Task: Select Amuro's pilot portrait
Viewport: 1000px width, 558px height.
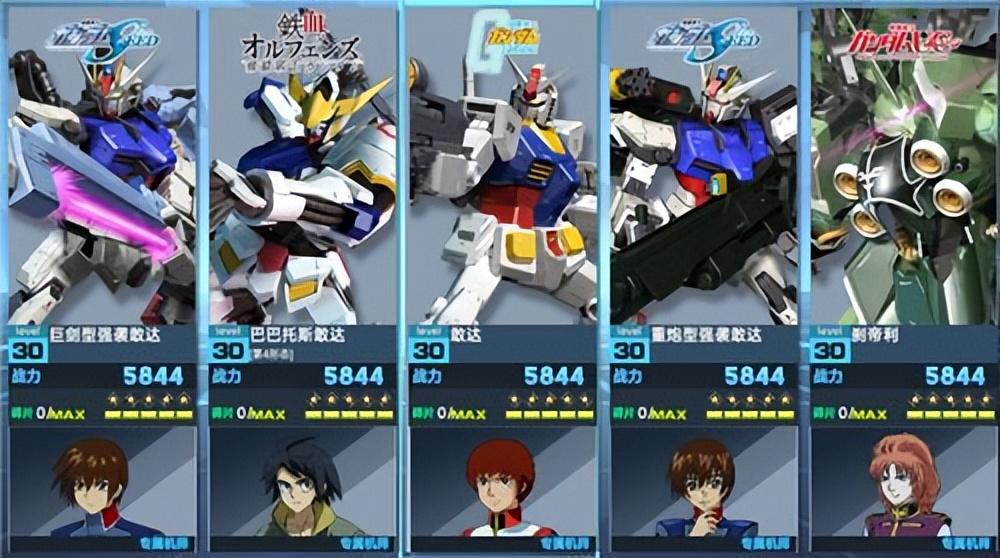Action: coord(501,487)
